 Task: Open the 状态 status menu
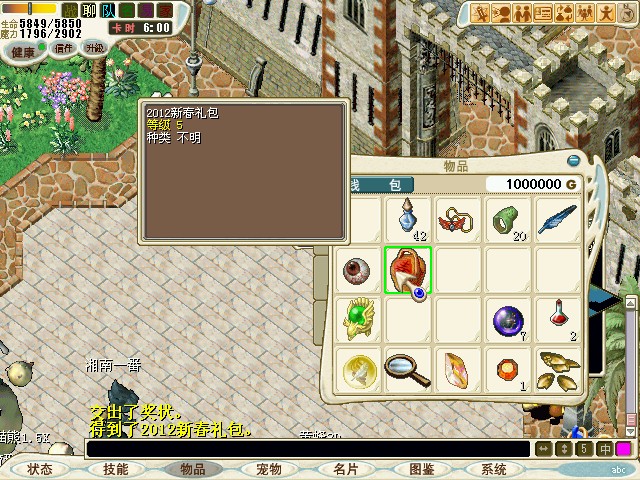pos(40,469)
